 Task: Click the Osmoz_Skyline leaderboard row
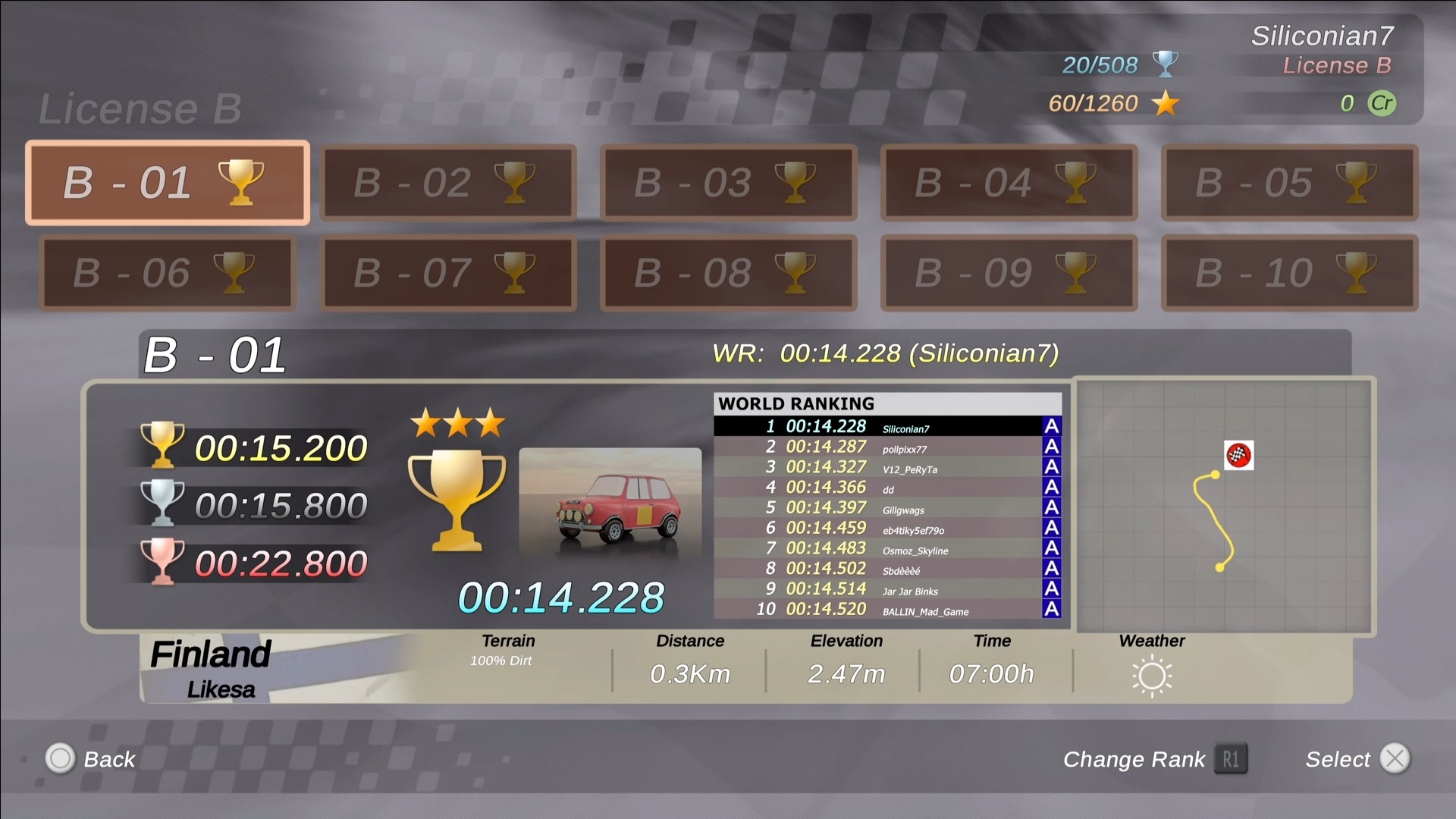click(x=887, y=548)
